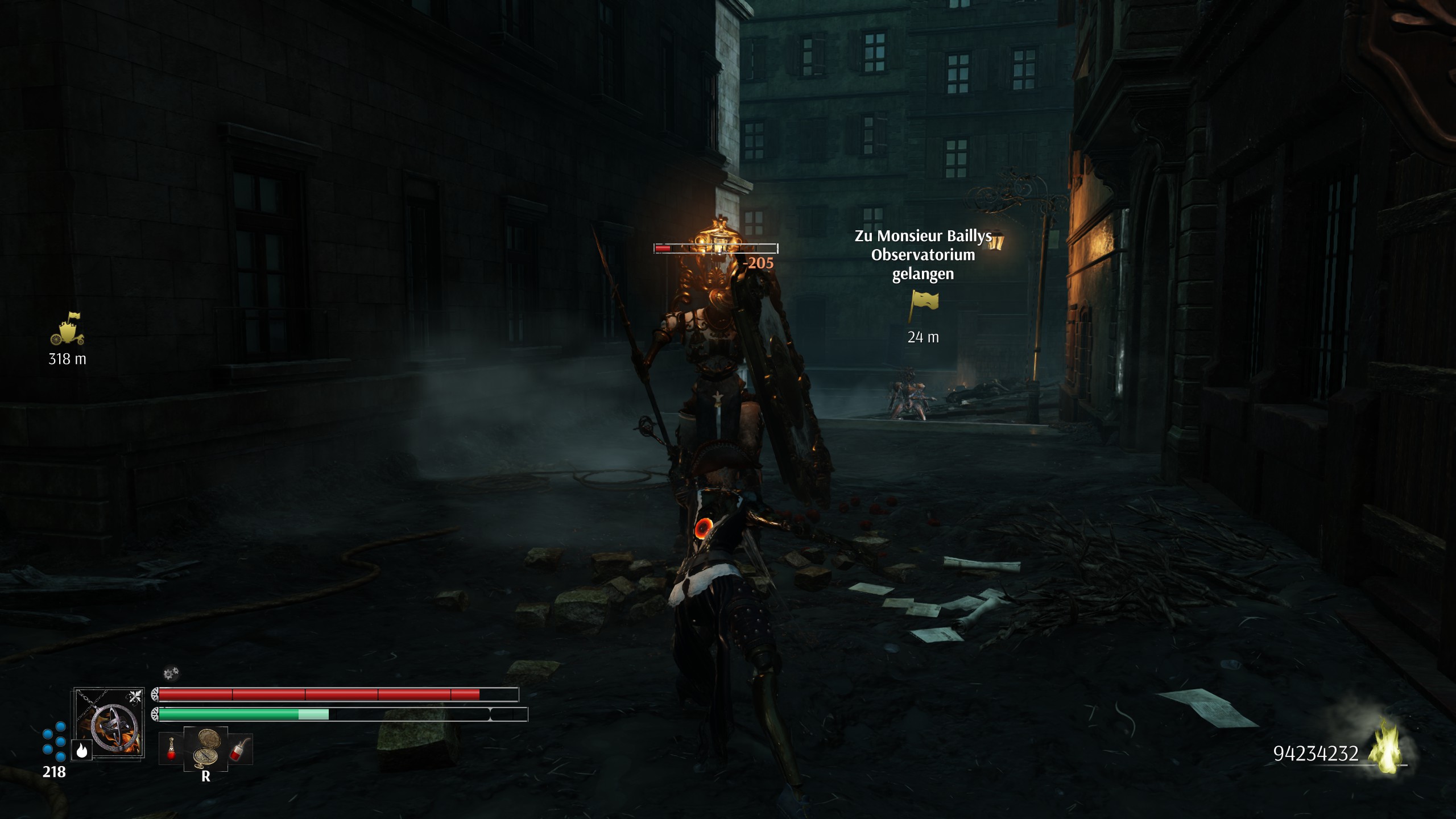Screen dimensions: 1456x819
Task: Click the white flame element icon
Action: 81,751
